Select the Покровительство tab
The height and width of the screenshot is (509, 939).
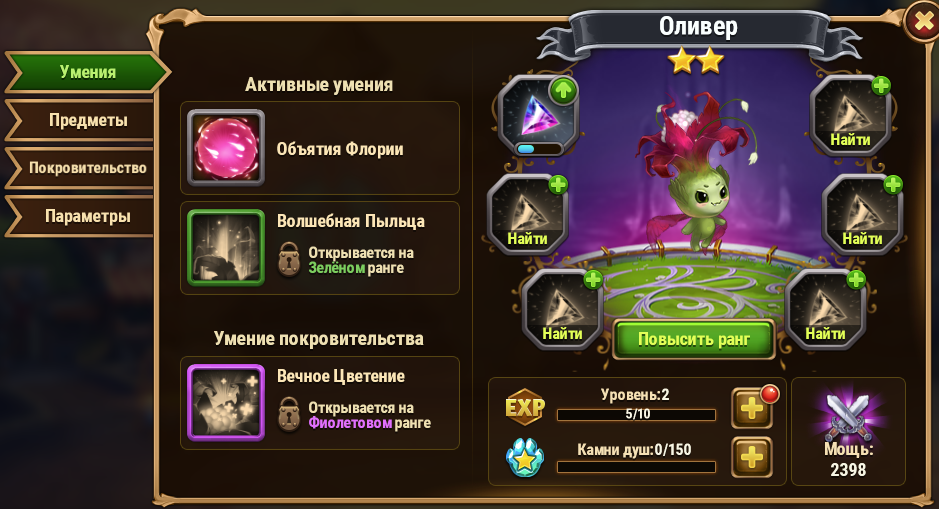tap(87, 168)
